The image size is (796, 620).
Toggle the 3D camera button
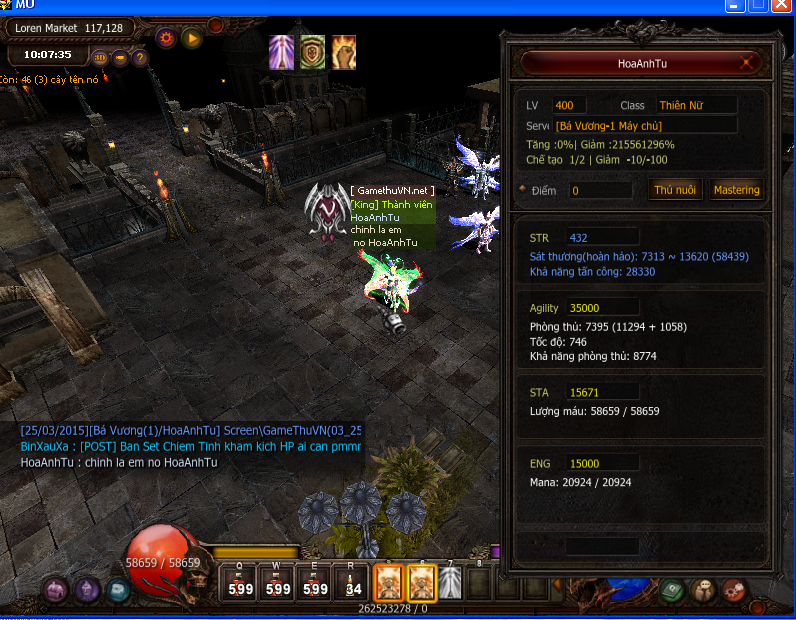[x=101, y=57]
